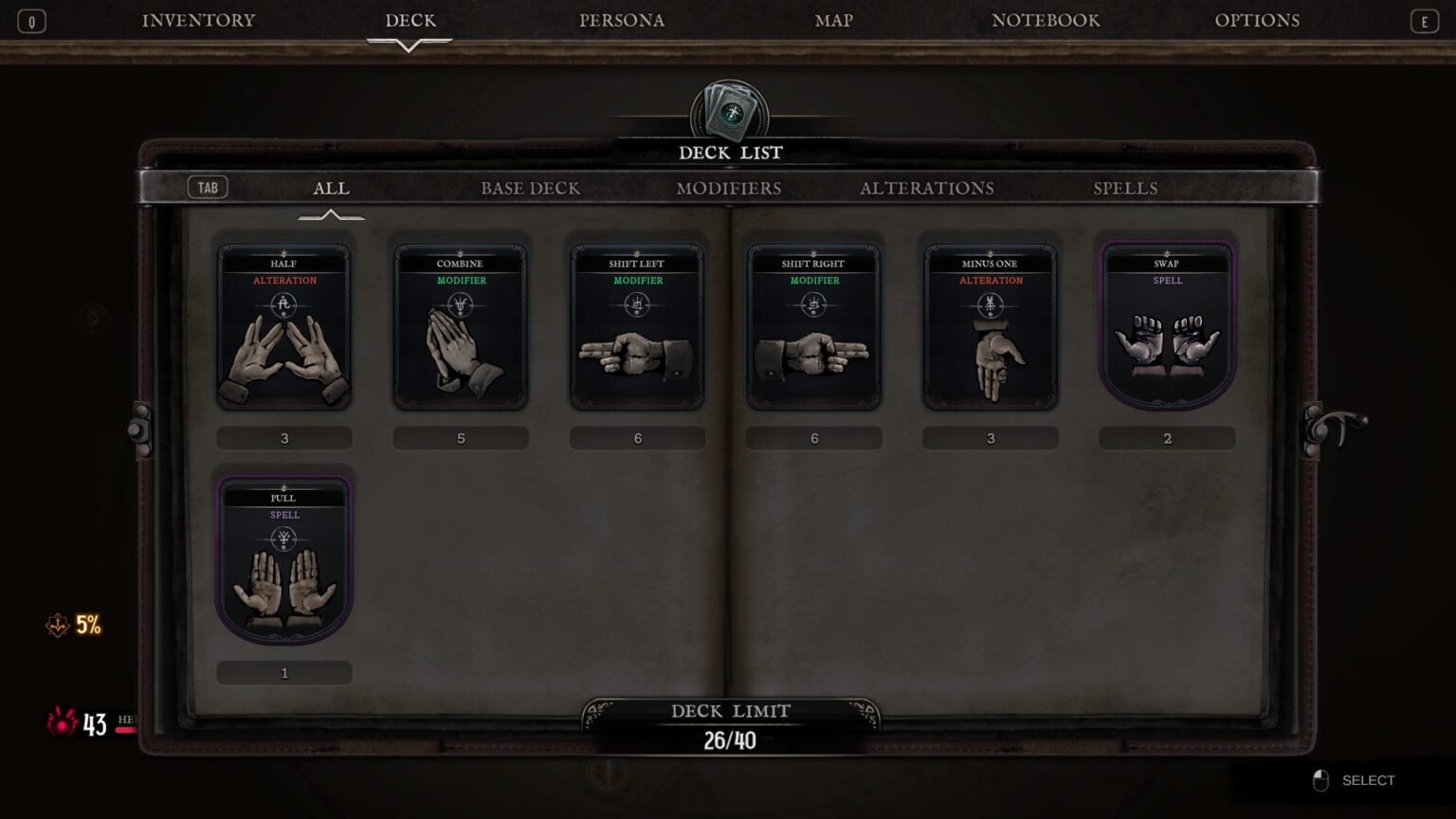Select the Shift Right modifier card
The image size is (1456, 819).
pyautogui.click(x=814, y=328)
